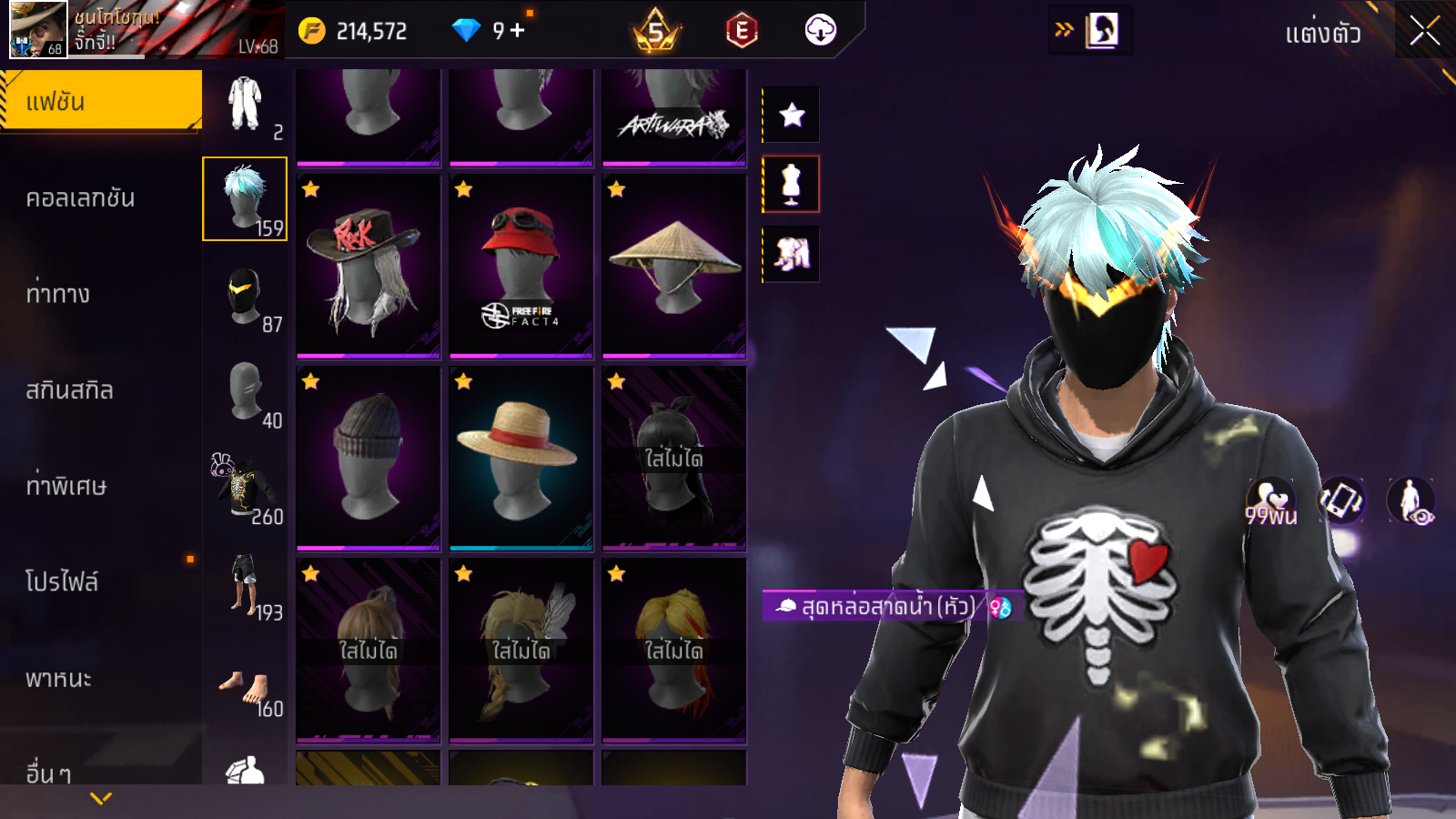Select the shorts category with 193 items
This screenshot has height=819, width=1456.
click(x=245, y=585)
